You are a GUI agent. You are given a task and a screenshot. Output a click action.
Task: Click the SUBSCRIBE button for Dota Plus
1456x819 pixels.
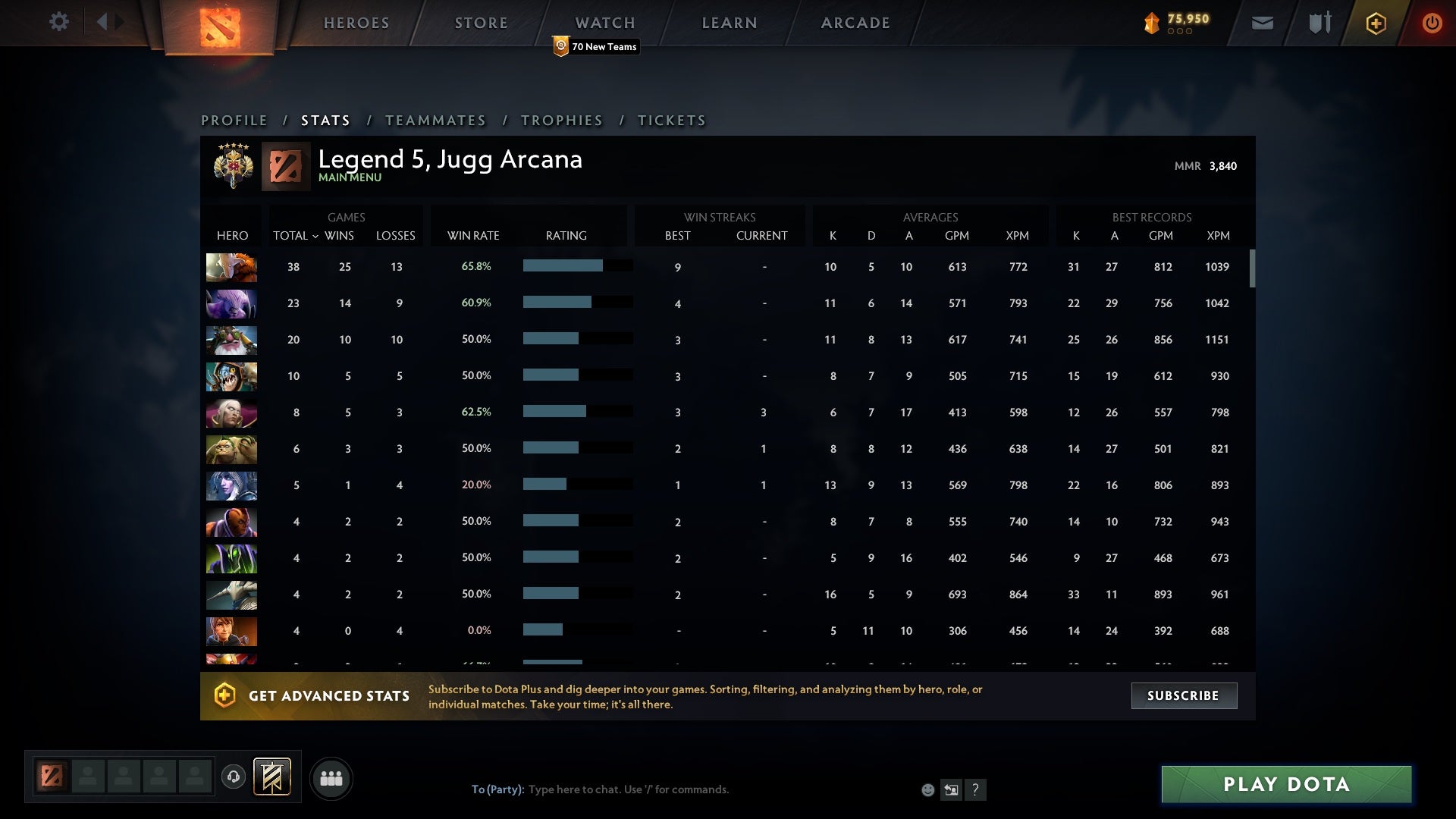[x=1183, y=695]
